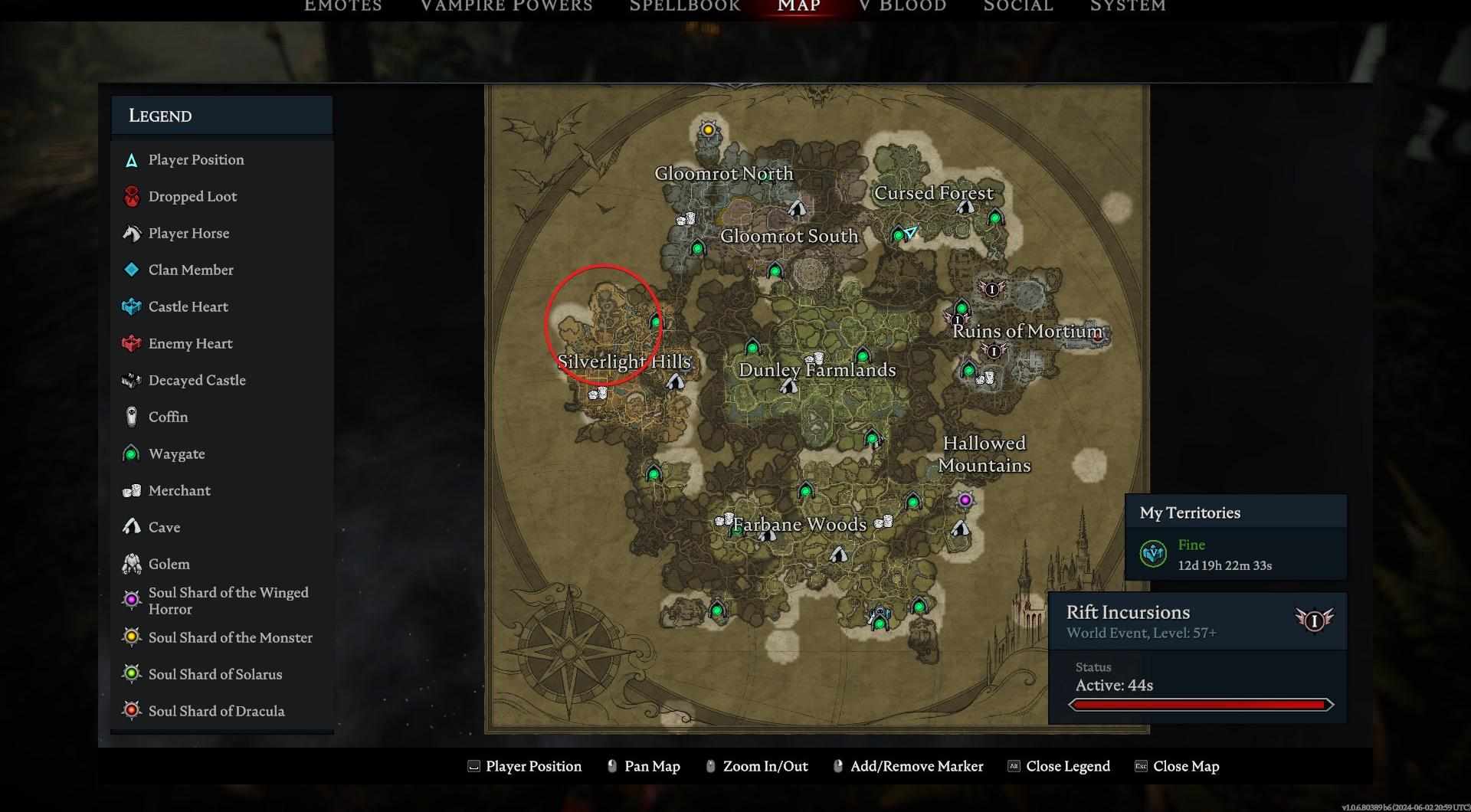The image size is (1471, 812).
Task: Click the Close Legend button
Action: [x=1067, y=766]
